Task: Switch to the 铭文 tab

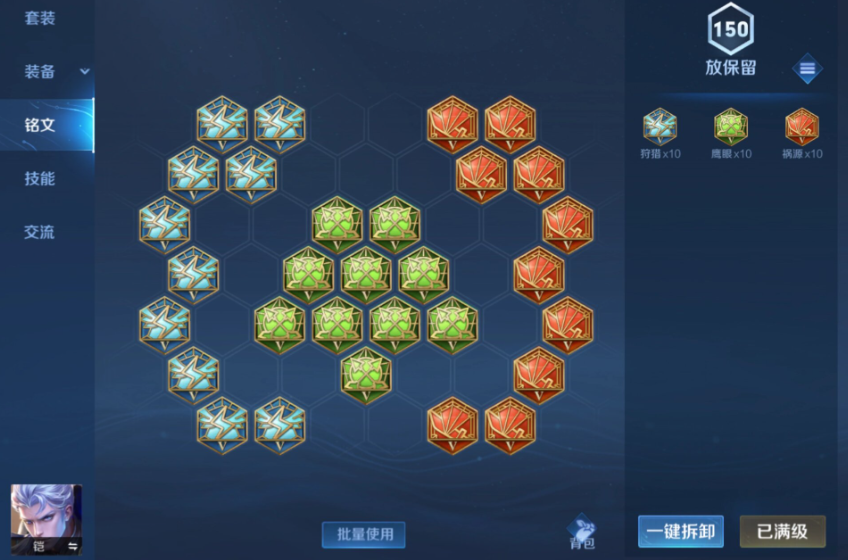Action: click(x=40, y=125)
